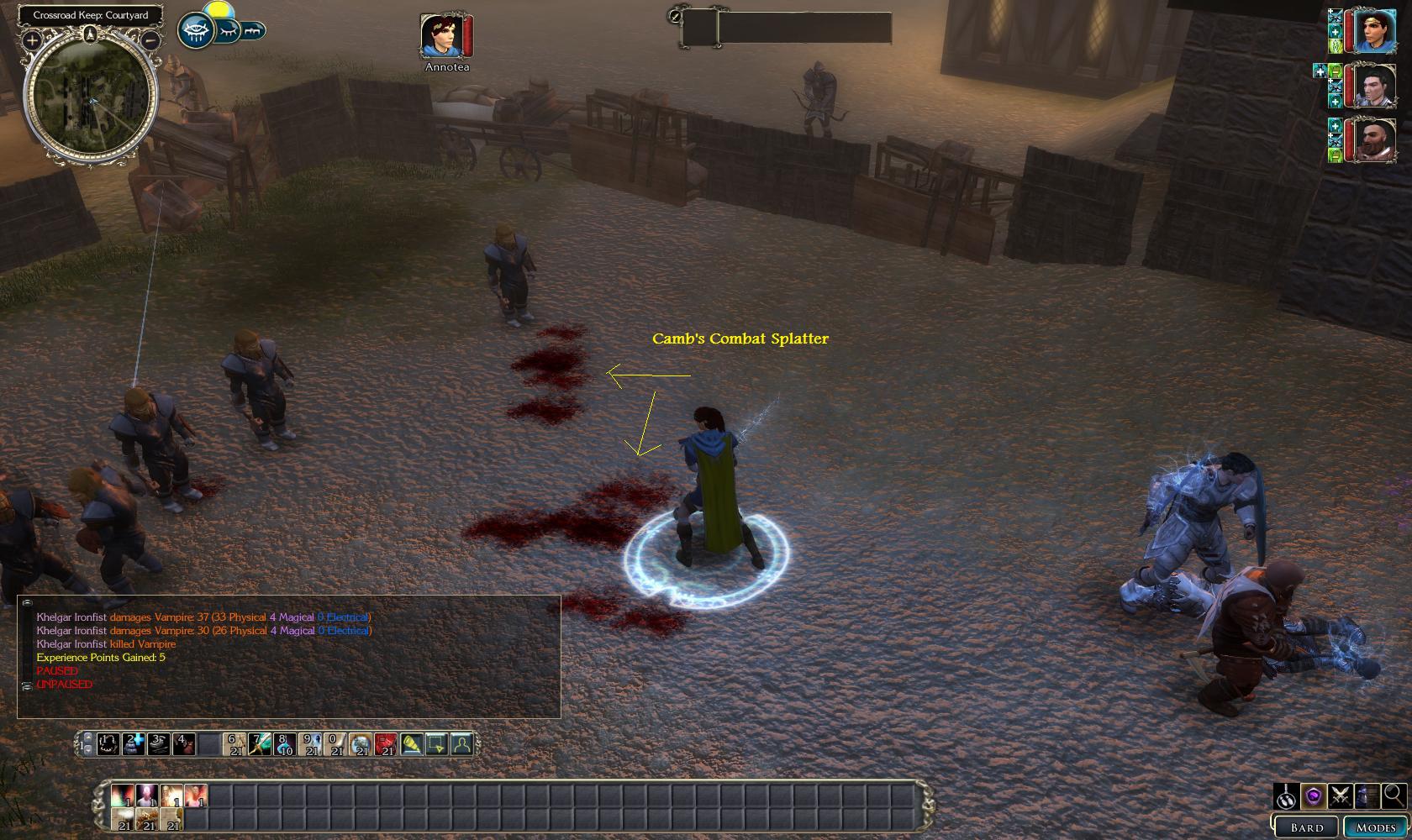This screenshot has height=840, width=1412.
Task: Zoom in the minimap with the plus button
Action: tap(32, 39)
